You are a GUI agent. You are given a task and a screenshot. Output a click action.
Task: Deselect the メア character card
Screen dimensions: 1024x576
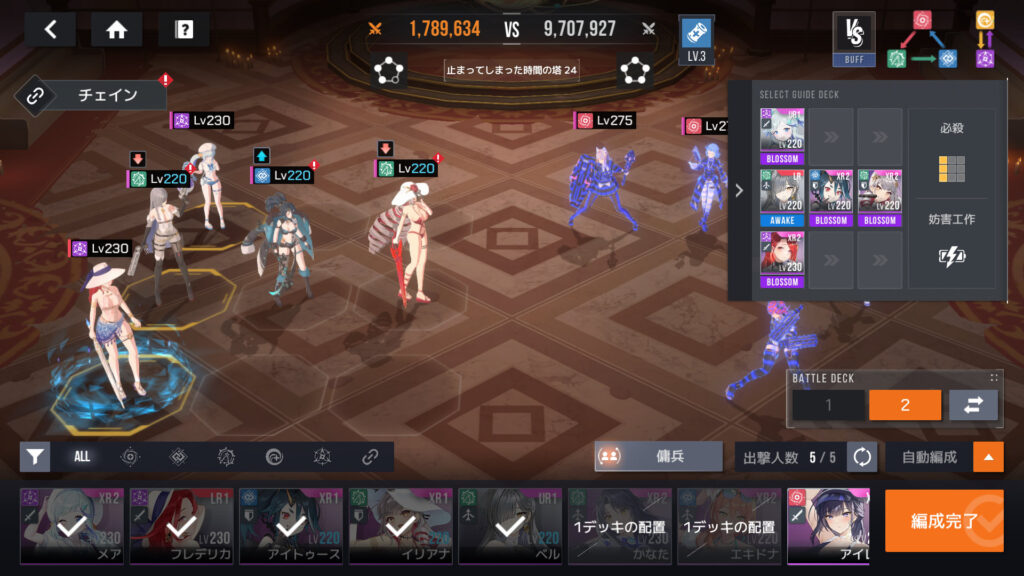72,527
